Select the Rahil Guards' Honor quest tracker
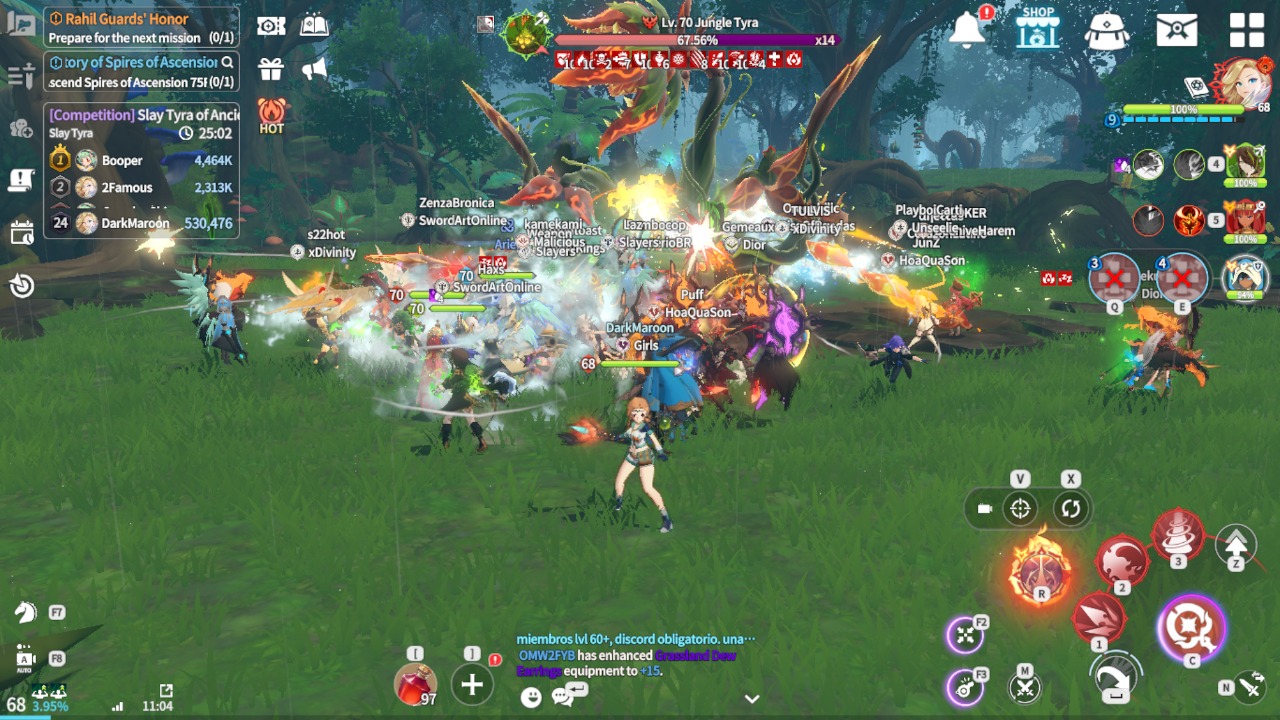 coord(140,28)
